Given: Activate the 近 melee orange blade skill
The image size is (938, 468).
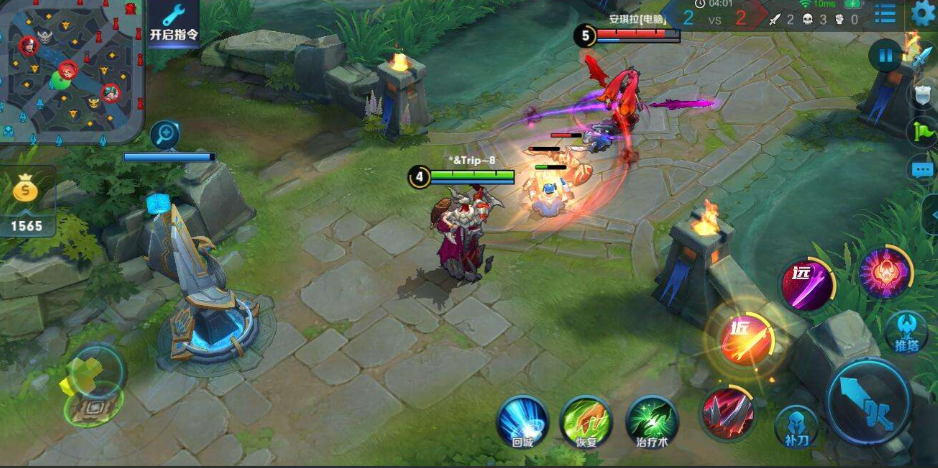Looking at the screenshot, I should [741, 340].
